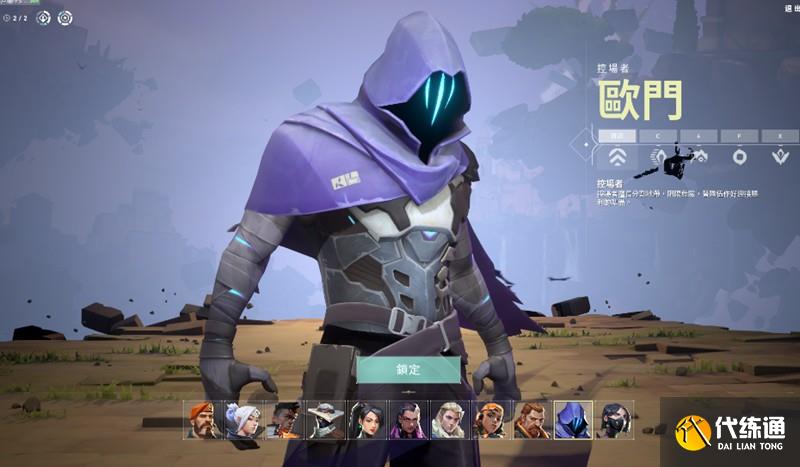Screen dimensions: 800x467
Task: Switch to the C ability tab
Action: tap(658, 134)
